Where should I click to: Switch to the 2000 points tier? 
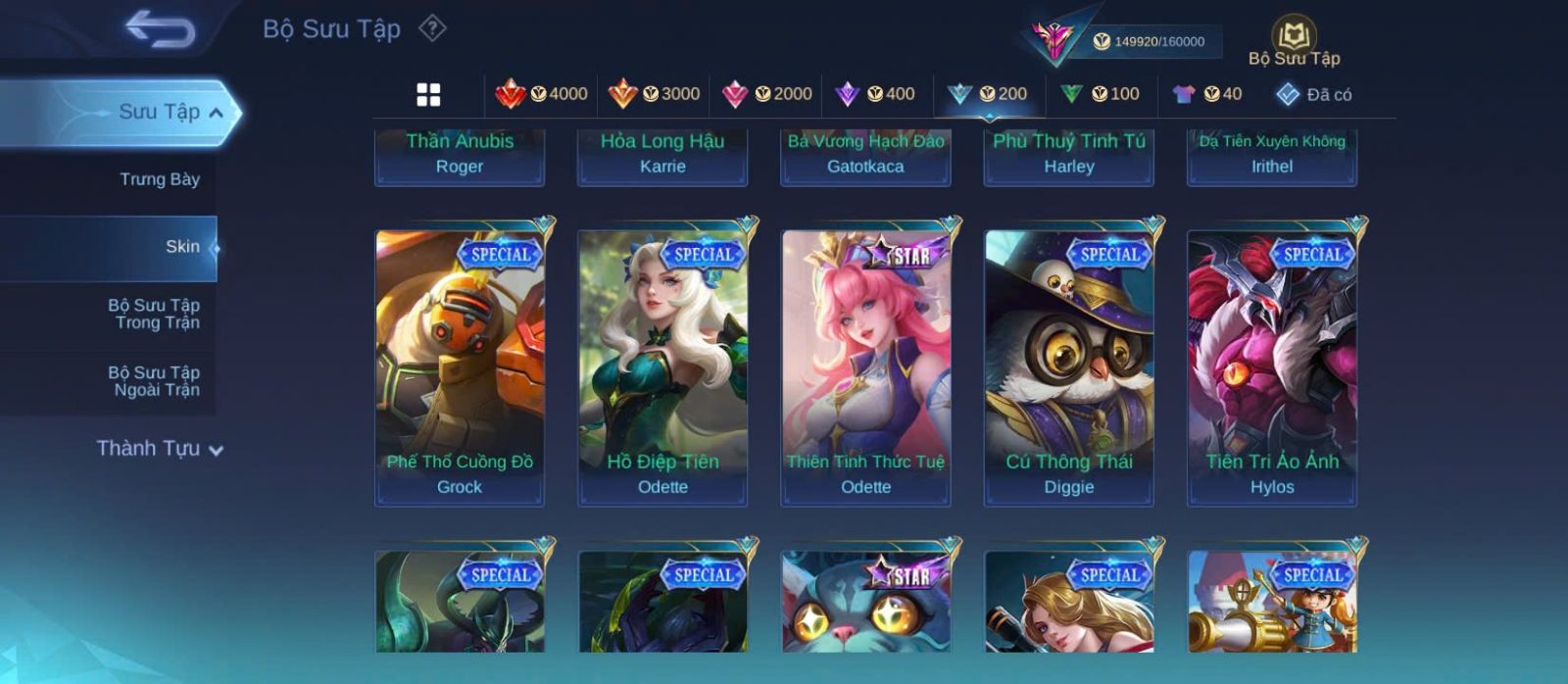(x=767, y=94)
